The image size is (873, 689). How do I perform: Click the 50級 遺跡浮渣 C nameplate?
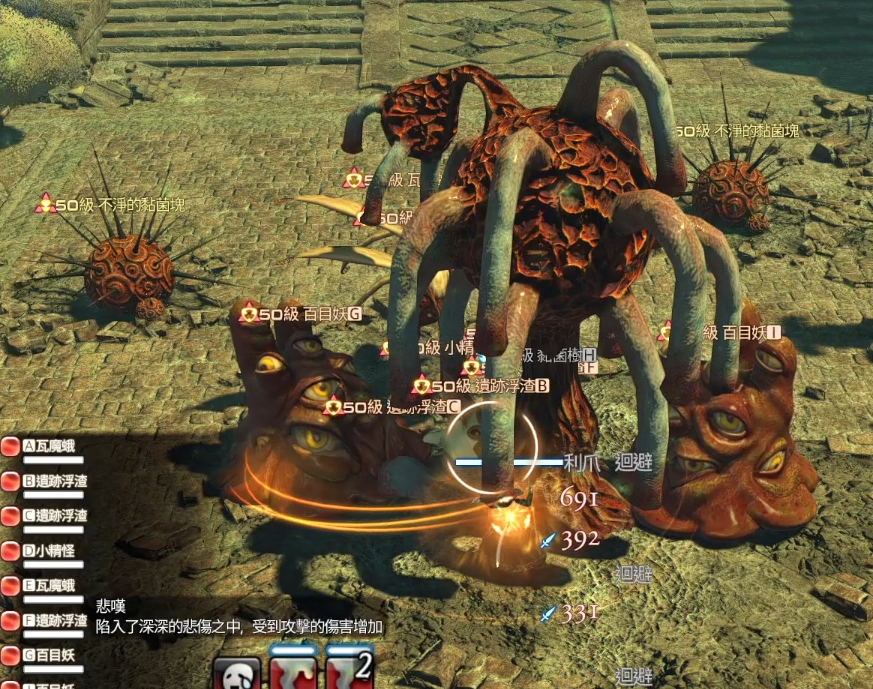click(391, 407)
